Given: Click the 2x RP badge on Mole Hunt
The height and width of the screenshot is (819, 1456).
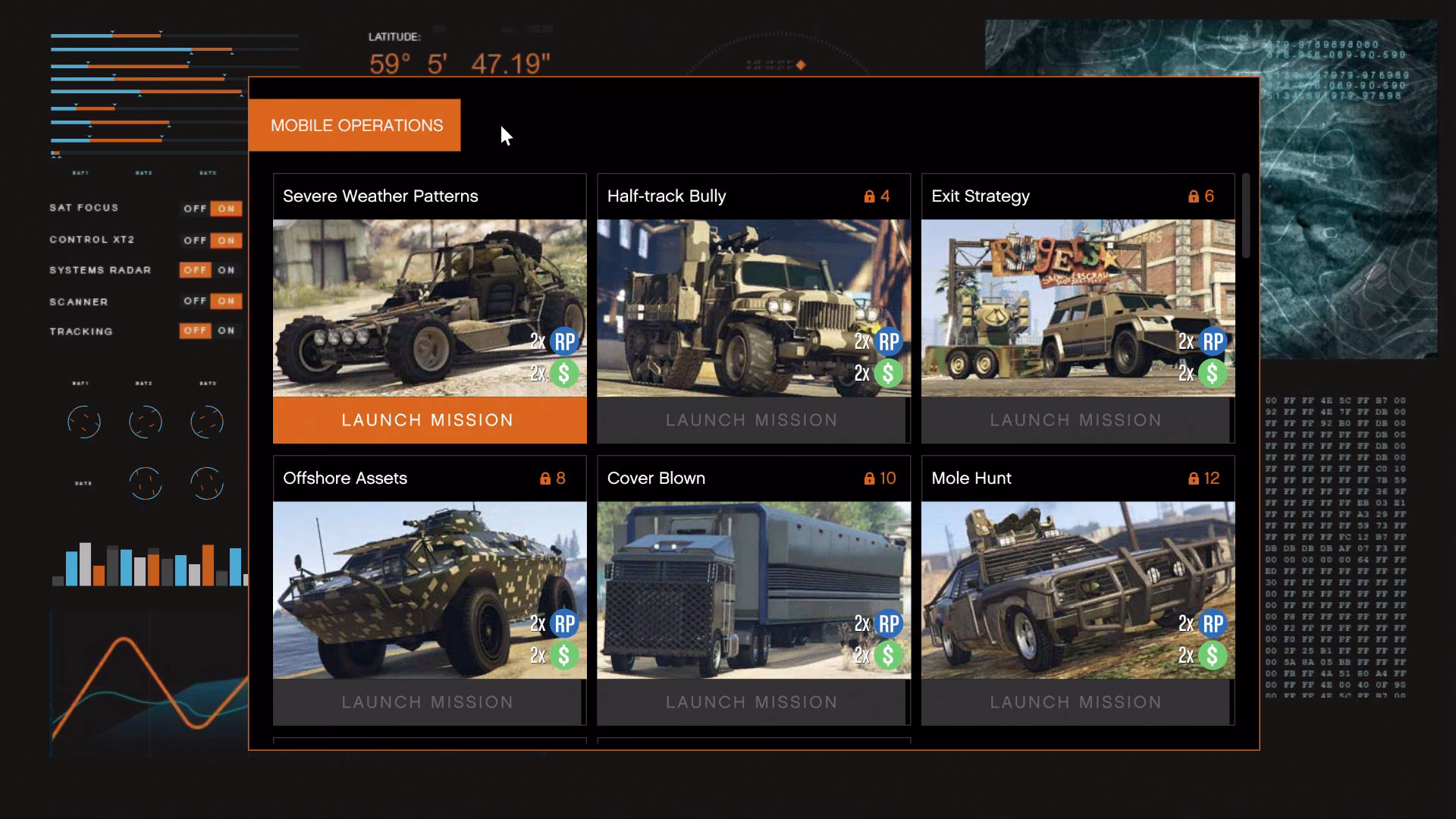Looking at the screenshot, I should click(x=1211, y=623).
